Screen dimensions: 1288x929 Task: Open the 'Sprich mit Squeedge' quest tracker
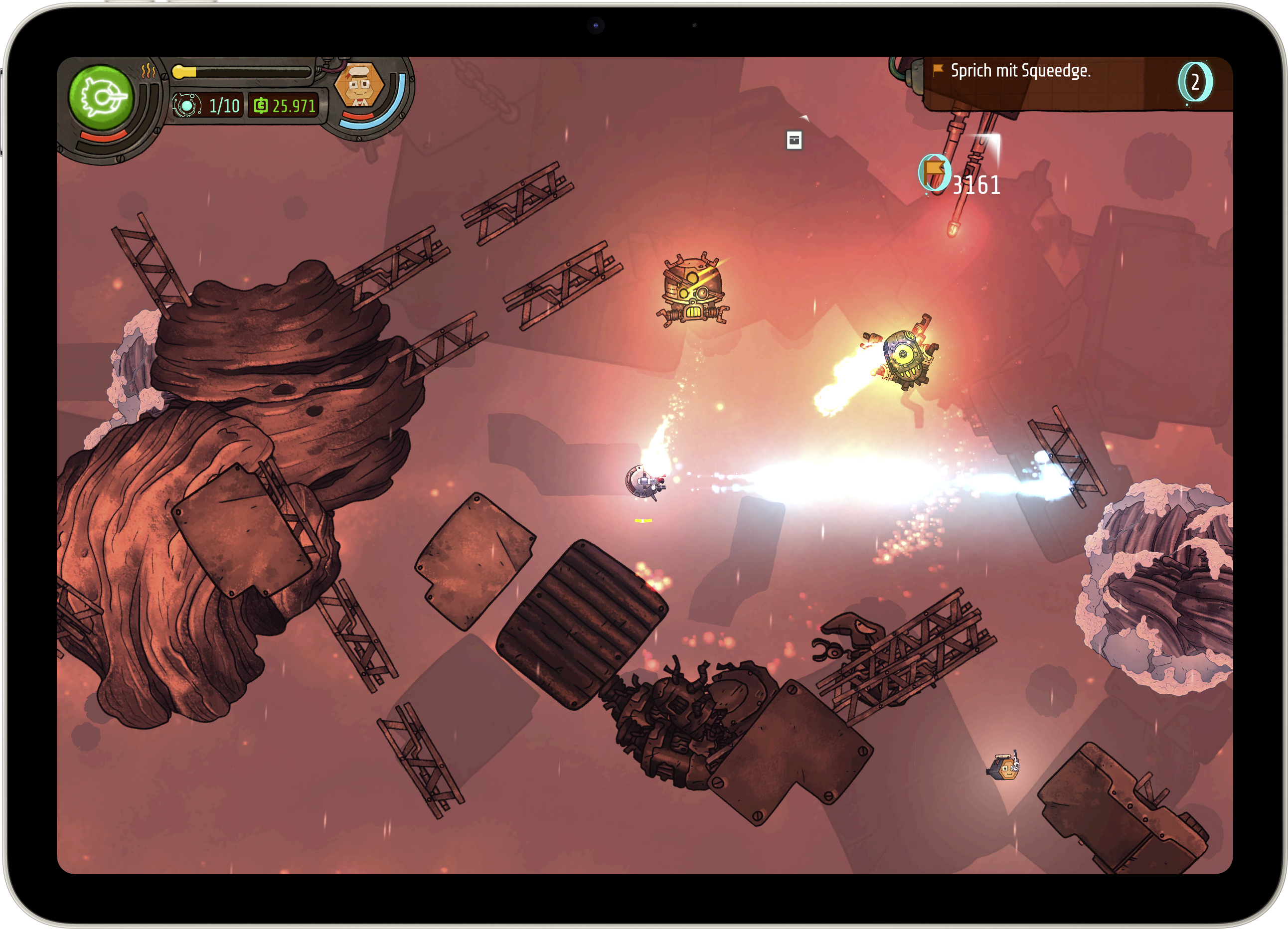[1020, 71]
